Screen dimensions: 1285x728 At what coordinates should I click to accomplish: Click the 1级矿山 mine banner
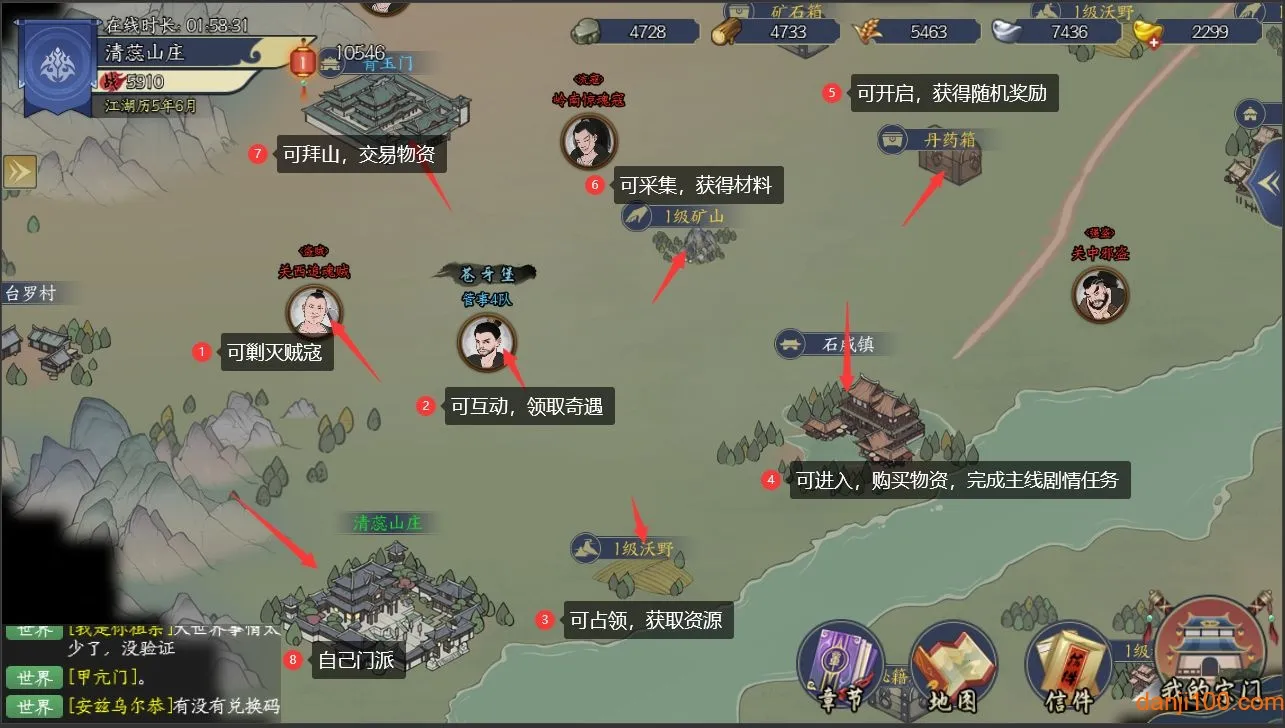point(682,216)
